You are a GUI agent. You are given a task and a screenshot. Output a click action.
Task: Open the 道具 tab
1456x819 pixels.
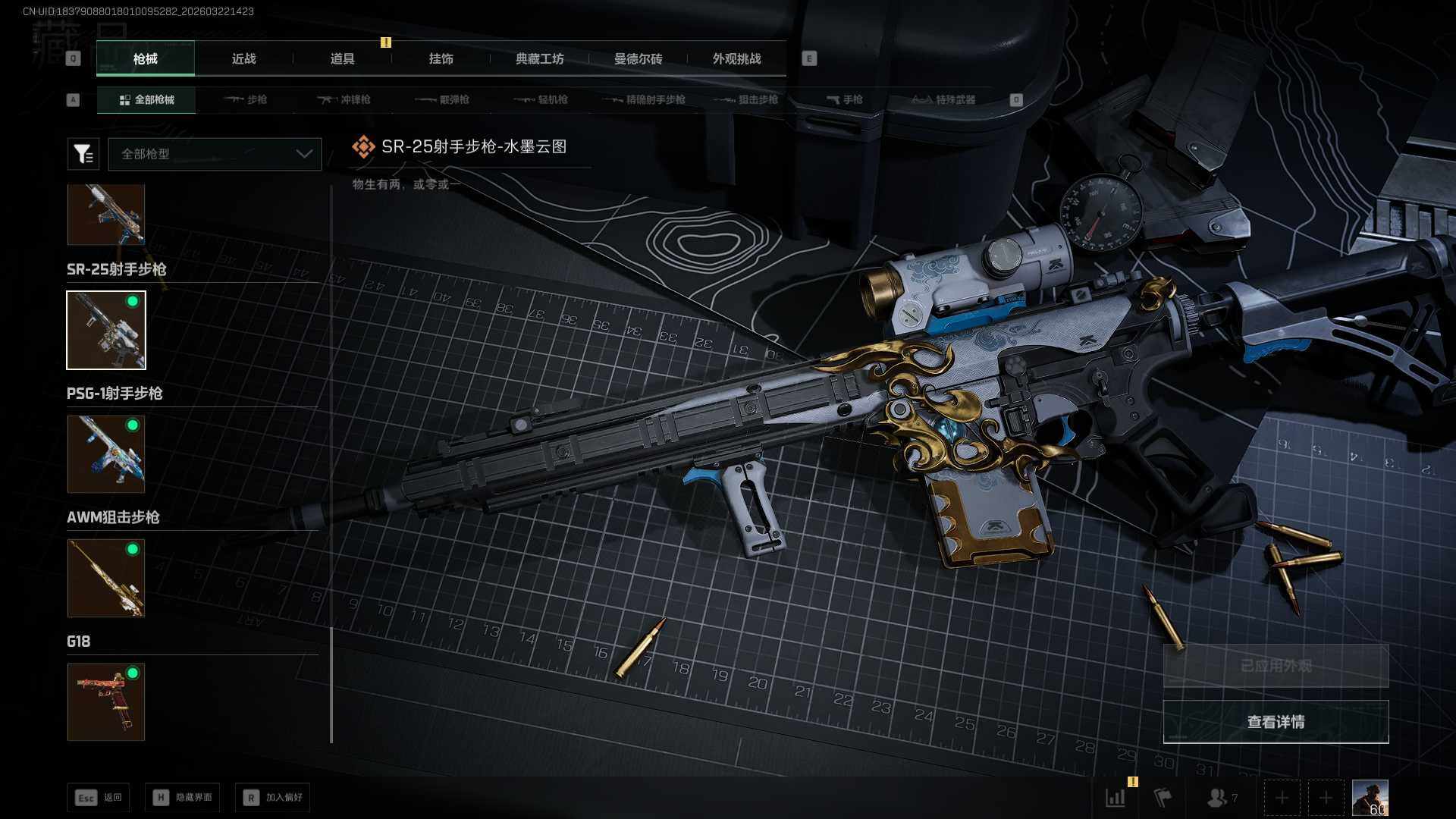click(342, 59)
